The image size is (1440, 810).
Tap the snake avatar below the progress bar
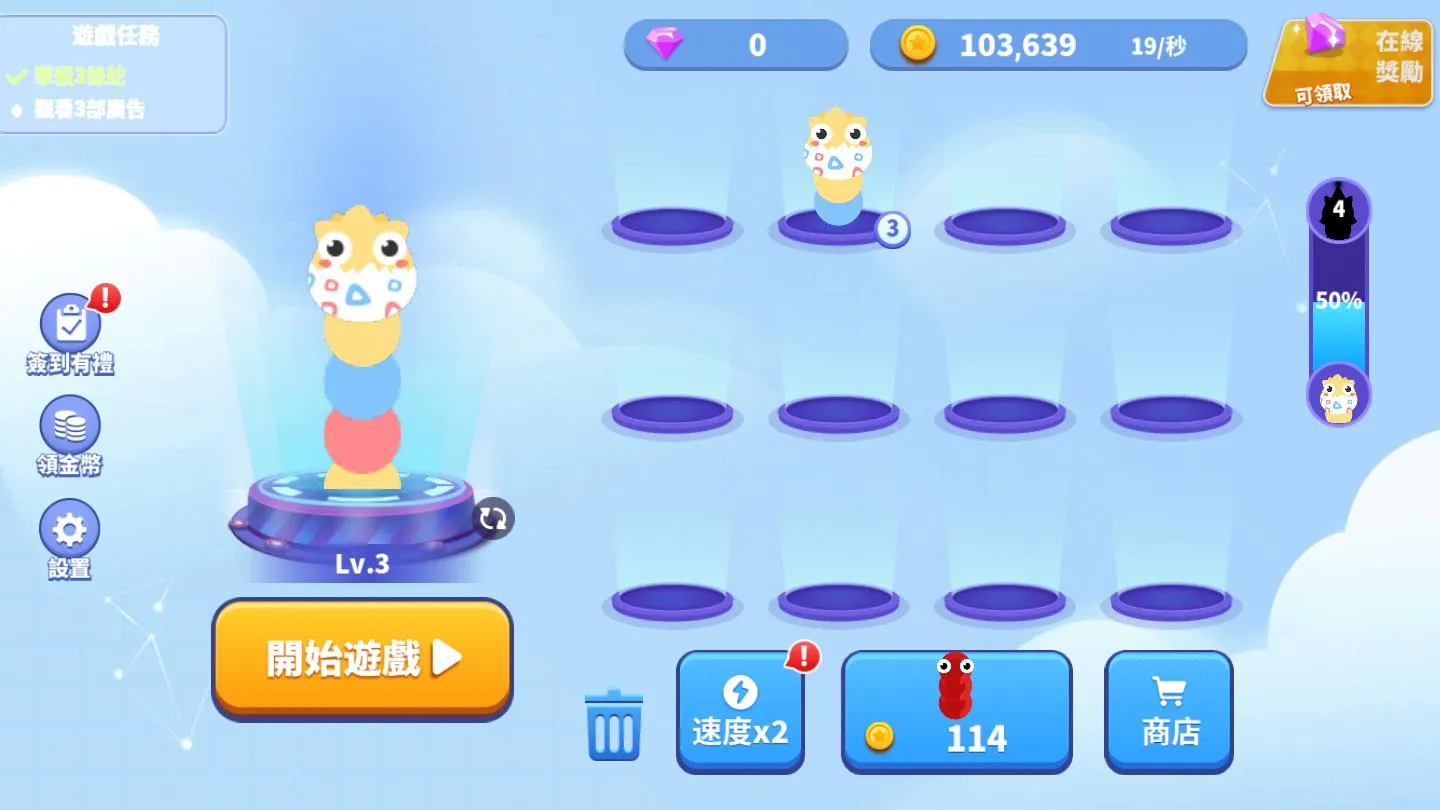1338,394
